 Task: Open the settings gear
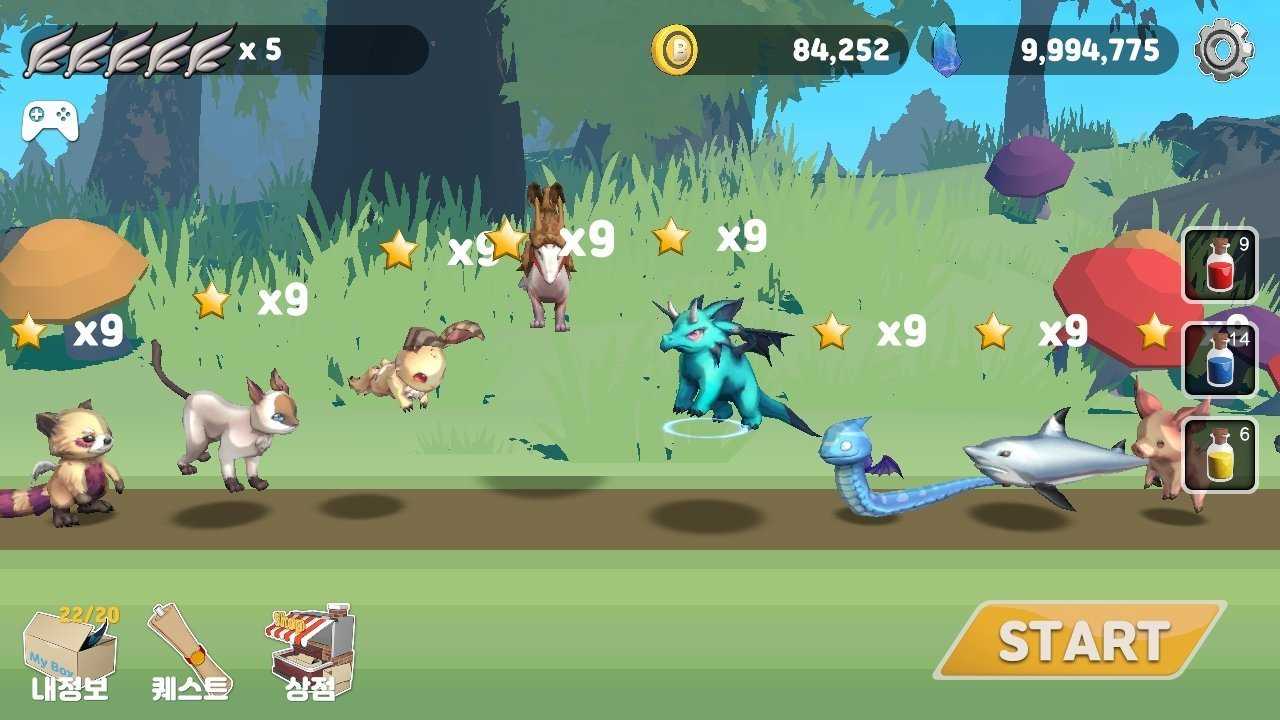point(1224,50)
